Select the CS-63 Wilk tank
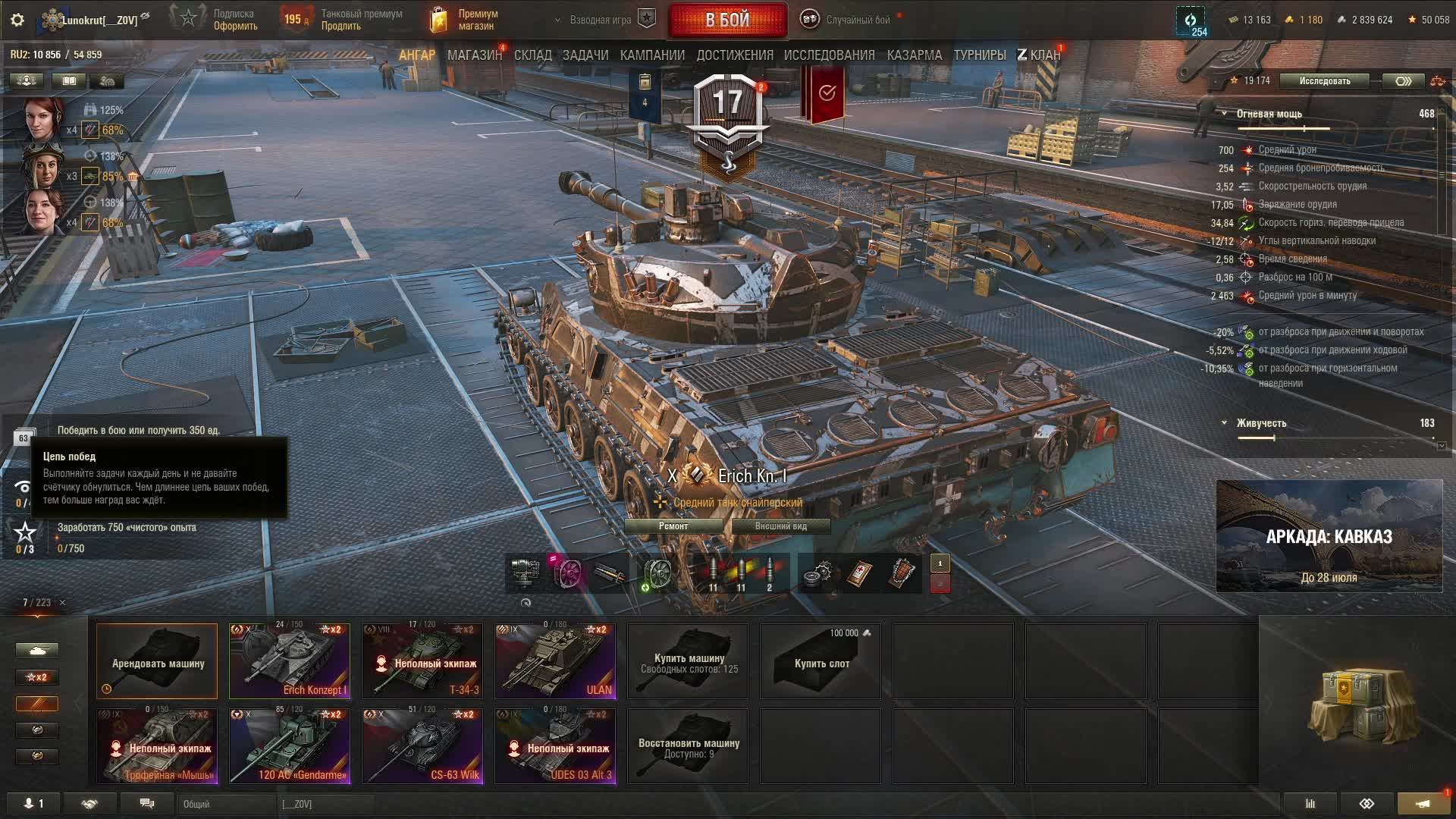The image size is (1456, 819). click(x=422, y=746)
